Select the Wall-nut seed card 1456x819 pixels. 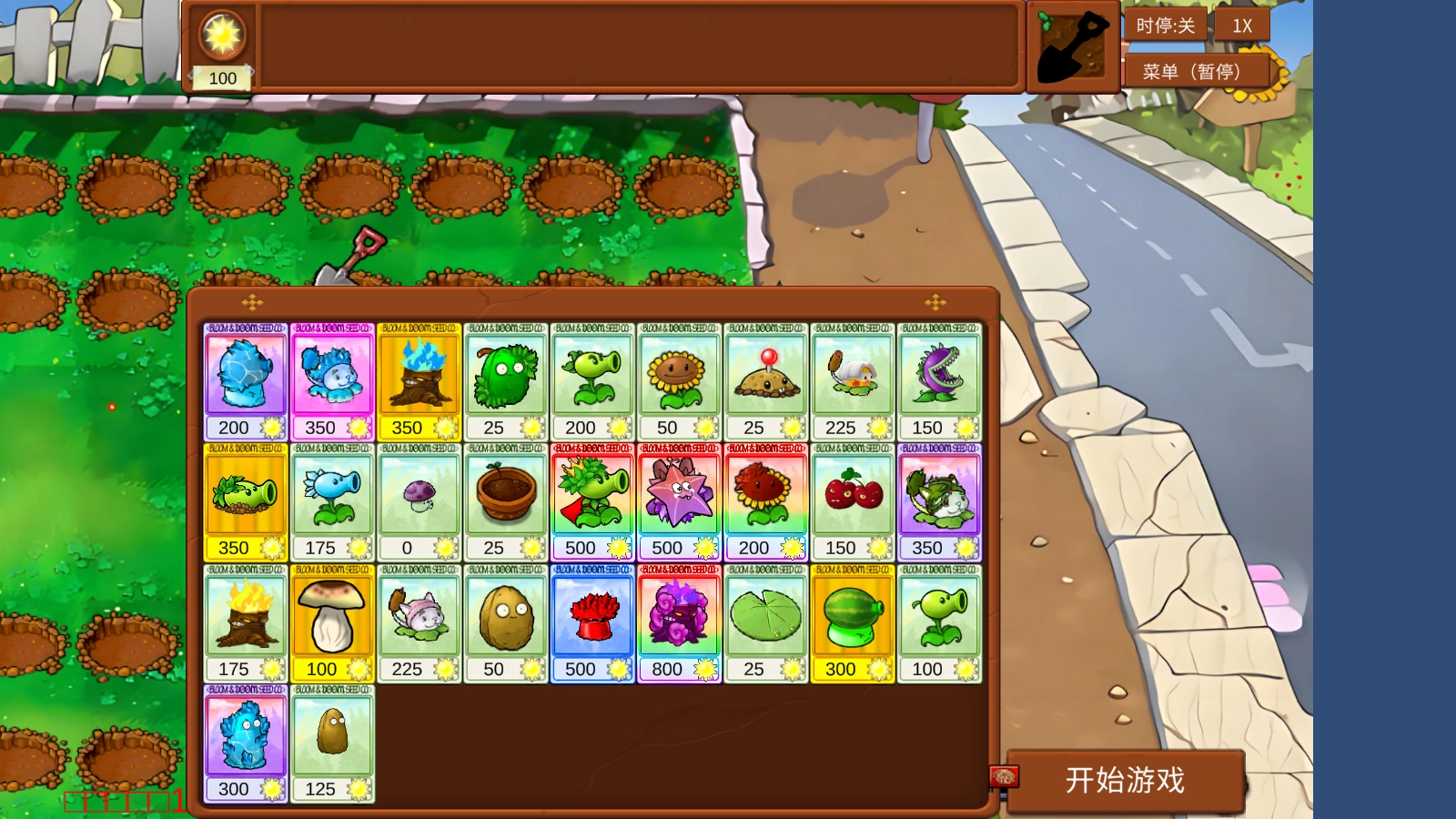coord(506,615)
